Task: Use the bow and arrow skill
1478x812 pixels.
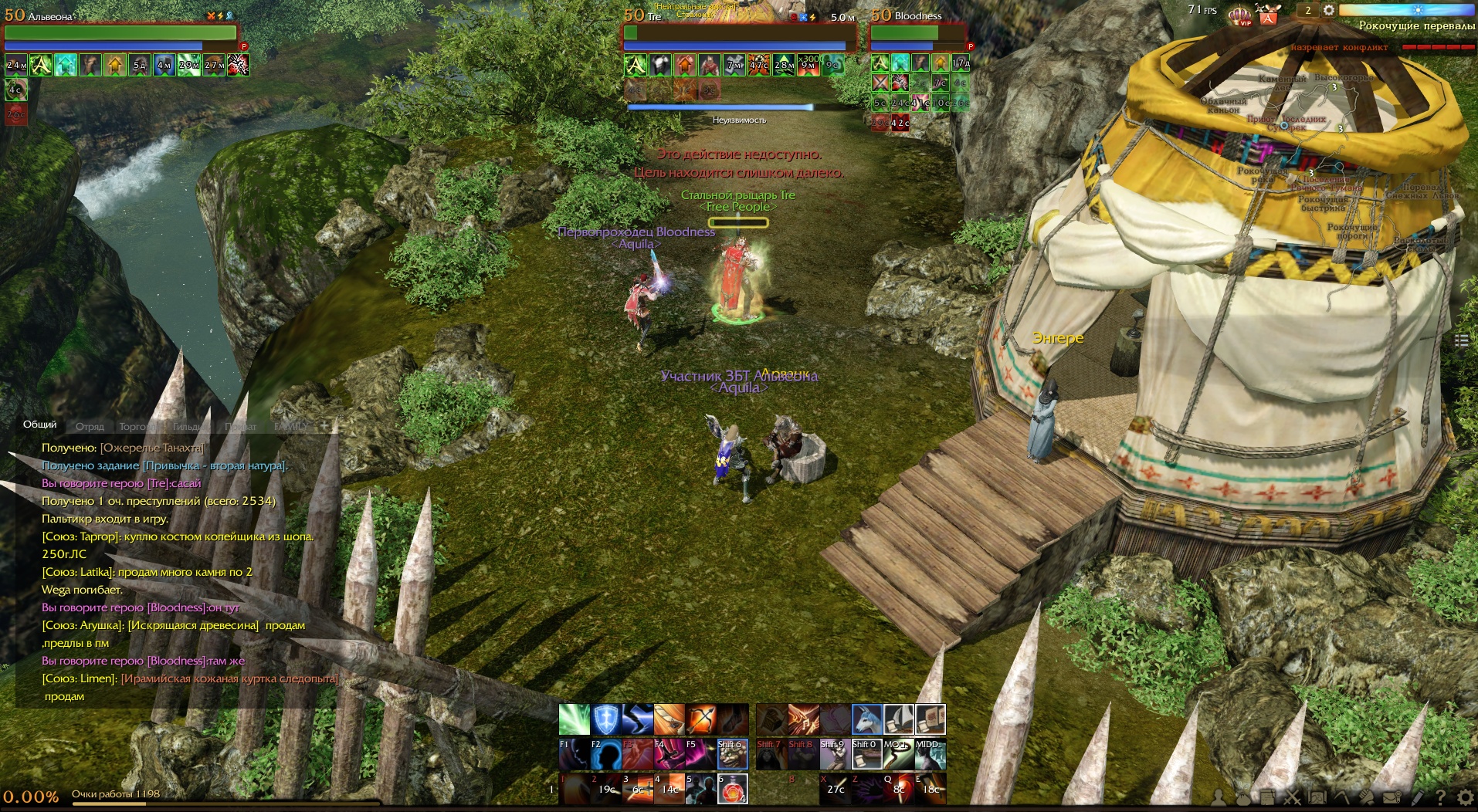Action: pos(701,719)
